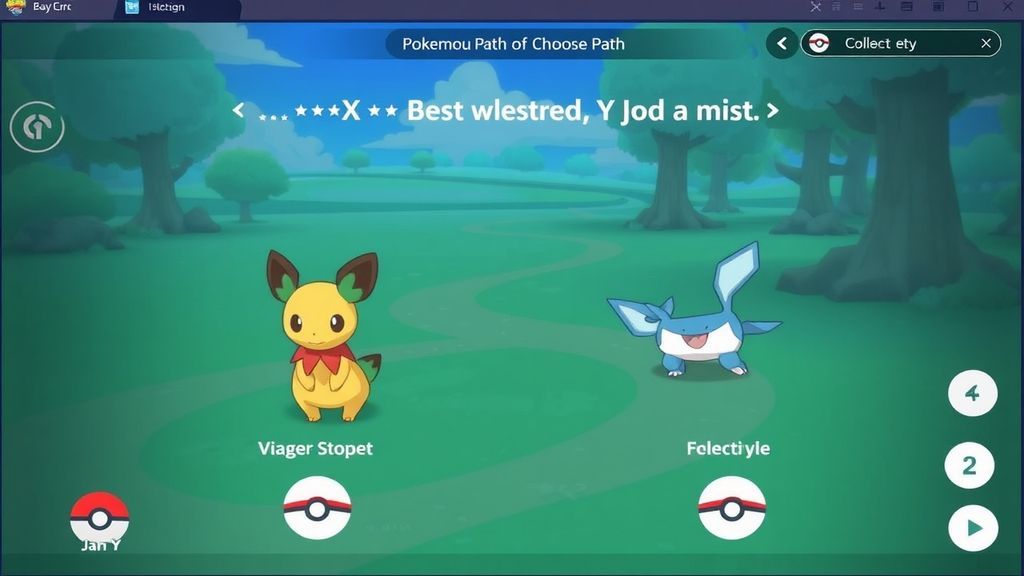
Task: Switch to the Bay Crrc window tab
Action: point(50,7)
